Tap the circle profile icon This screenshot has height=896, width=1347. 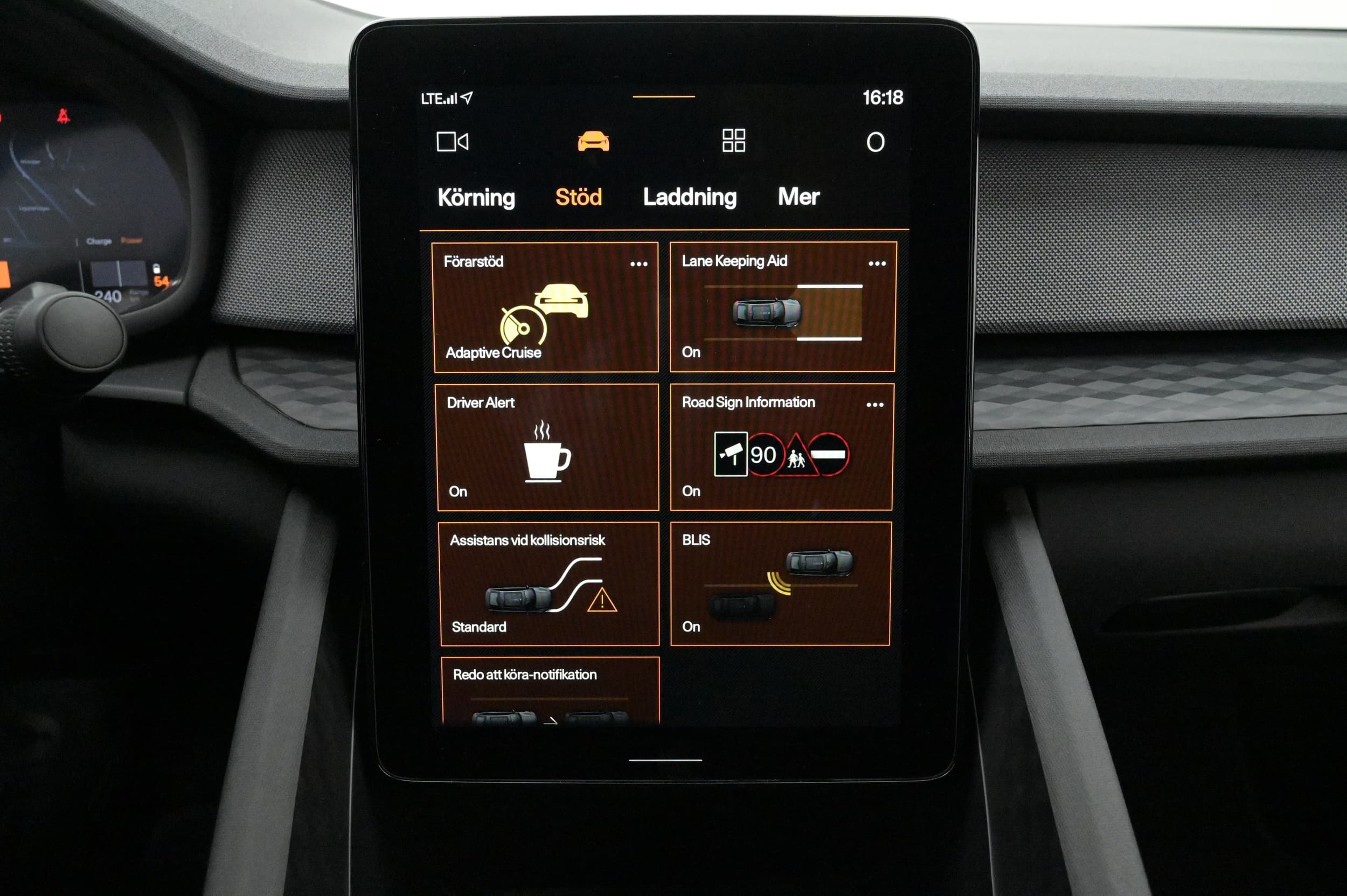tap(875, 142)
